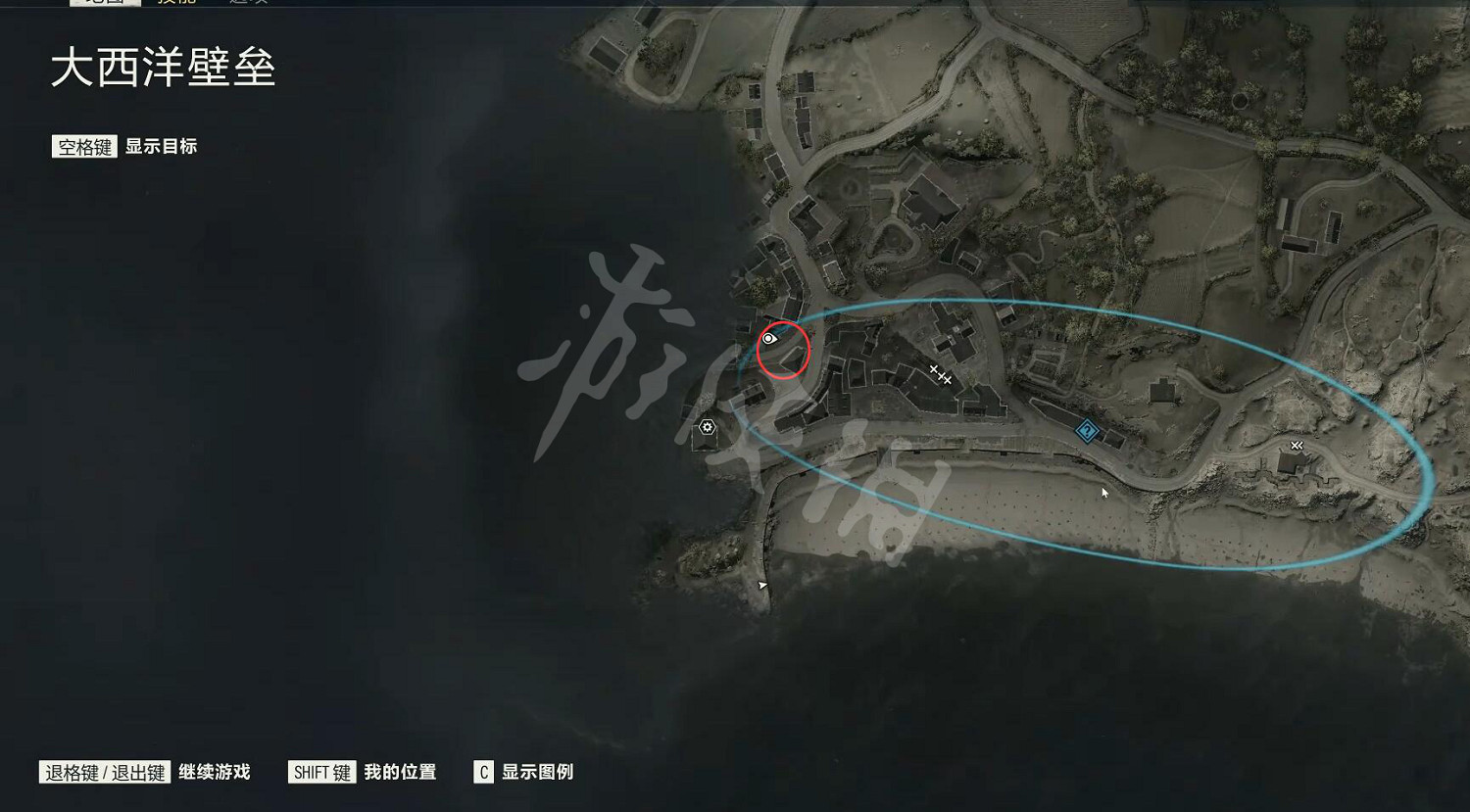
Task: Click the red circled mission objective area
Action: pyautogui.click(x=782, y=351)
